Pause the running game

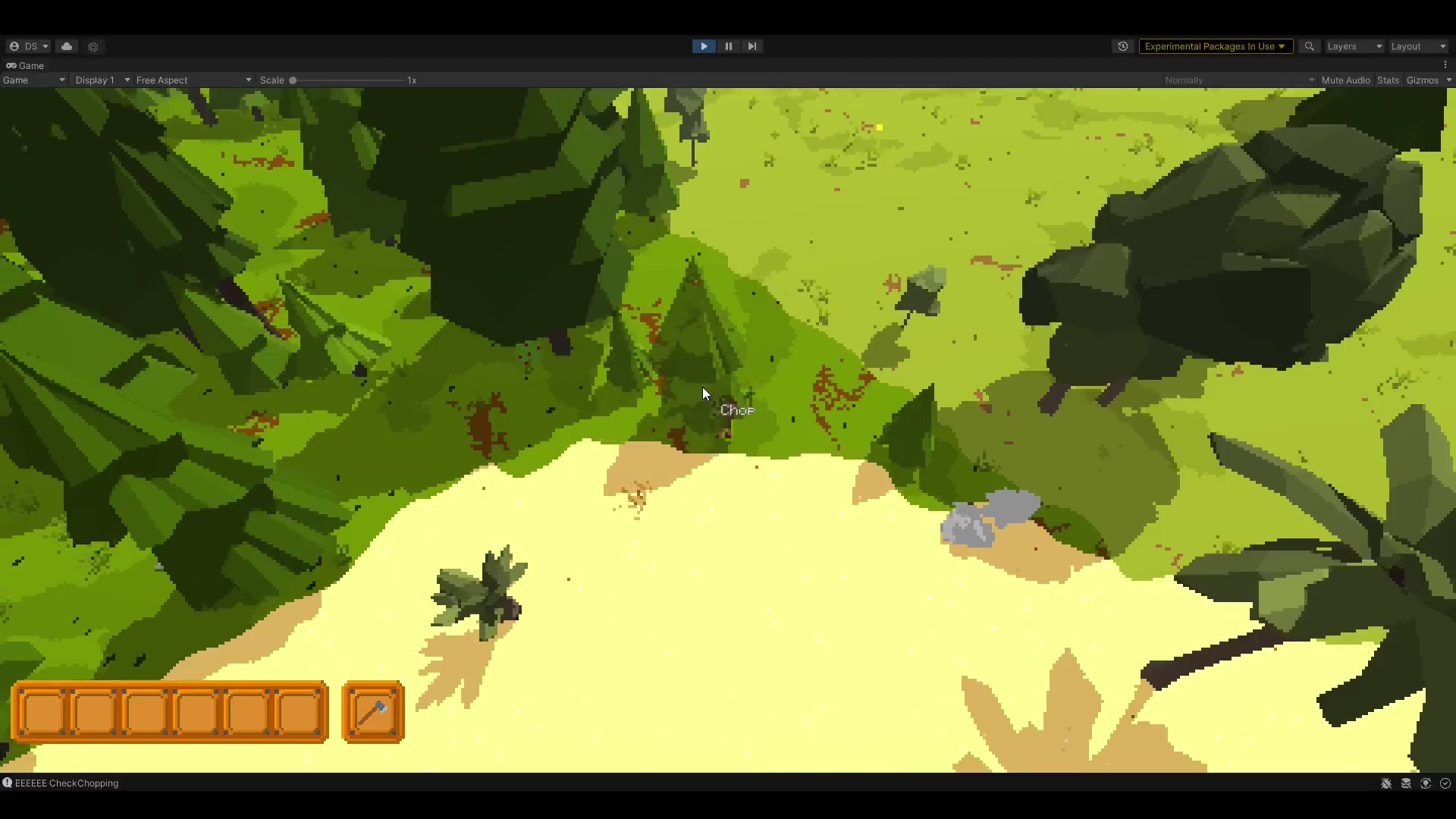click(727, 46)
